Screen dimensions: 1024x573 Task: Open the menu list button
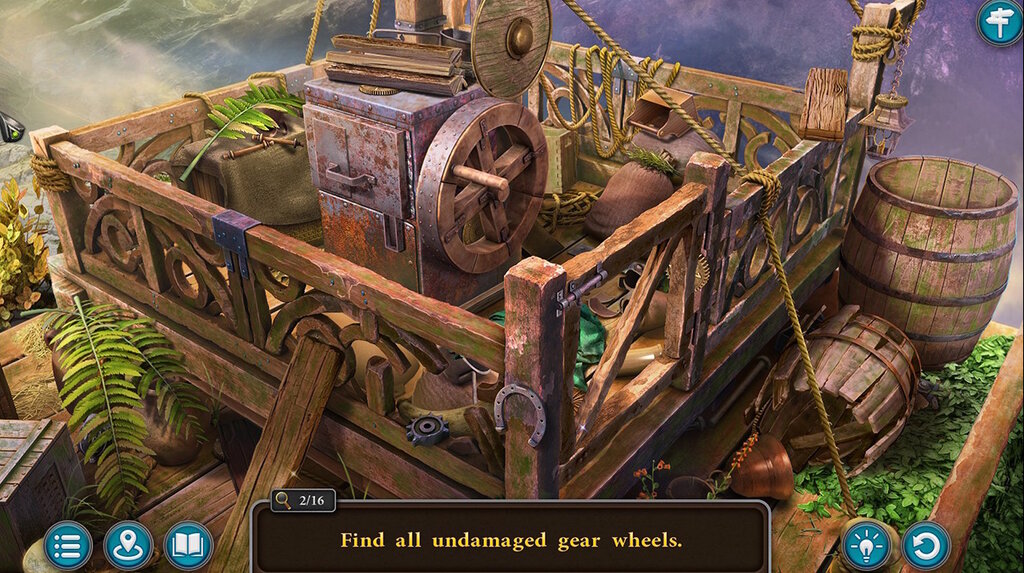(x=68, y=545)
